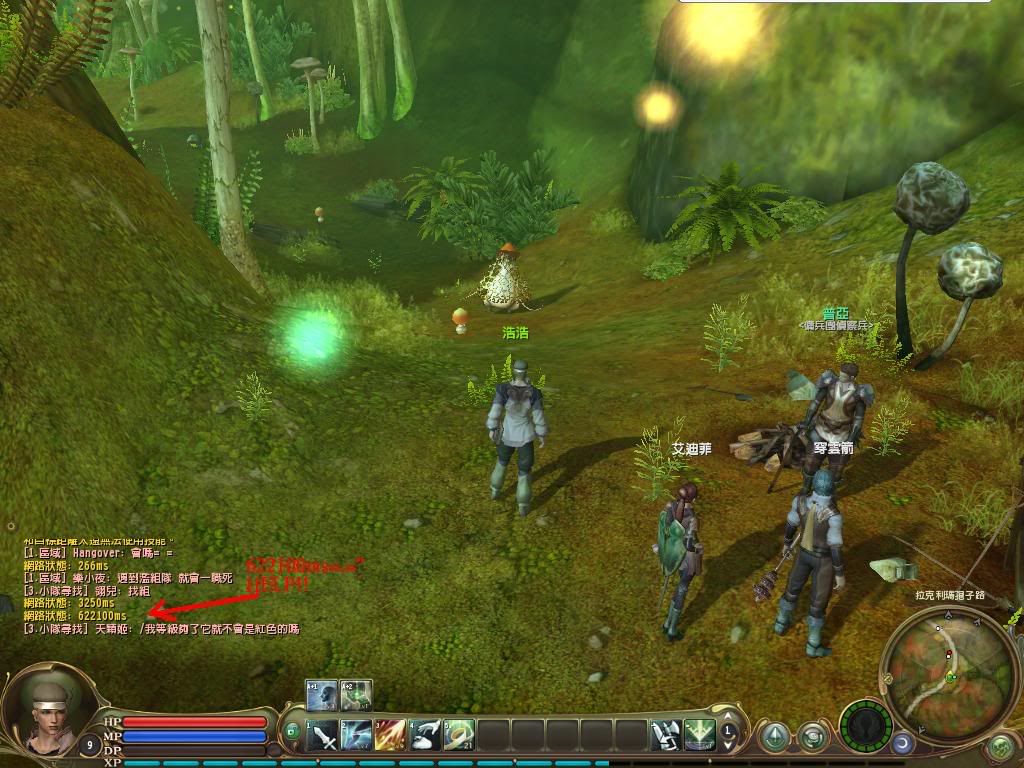Click the small green button left of hotbar
The width and height of the screenshot is (1024, 768).
pyautogui.click(x=292, y=731)
